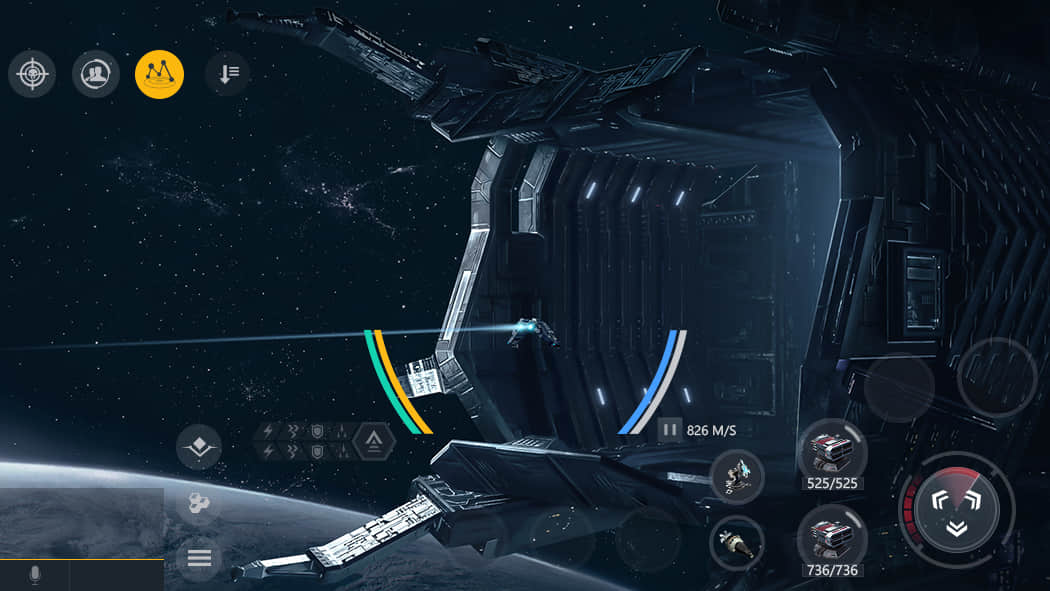This screenshot has height=591, width=1050.
Task: Activate the blue-glow drone module icon
Action: pos(737,476)
